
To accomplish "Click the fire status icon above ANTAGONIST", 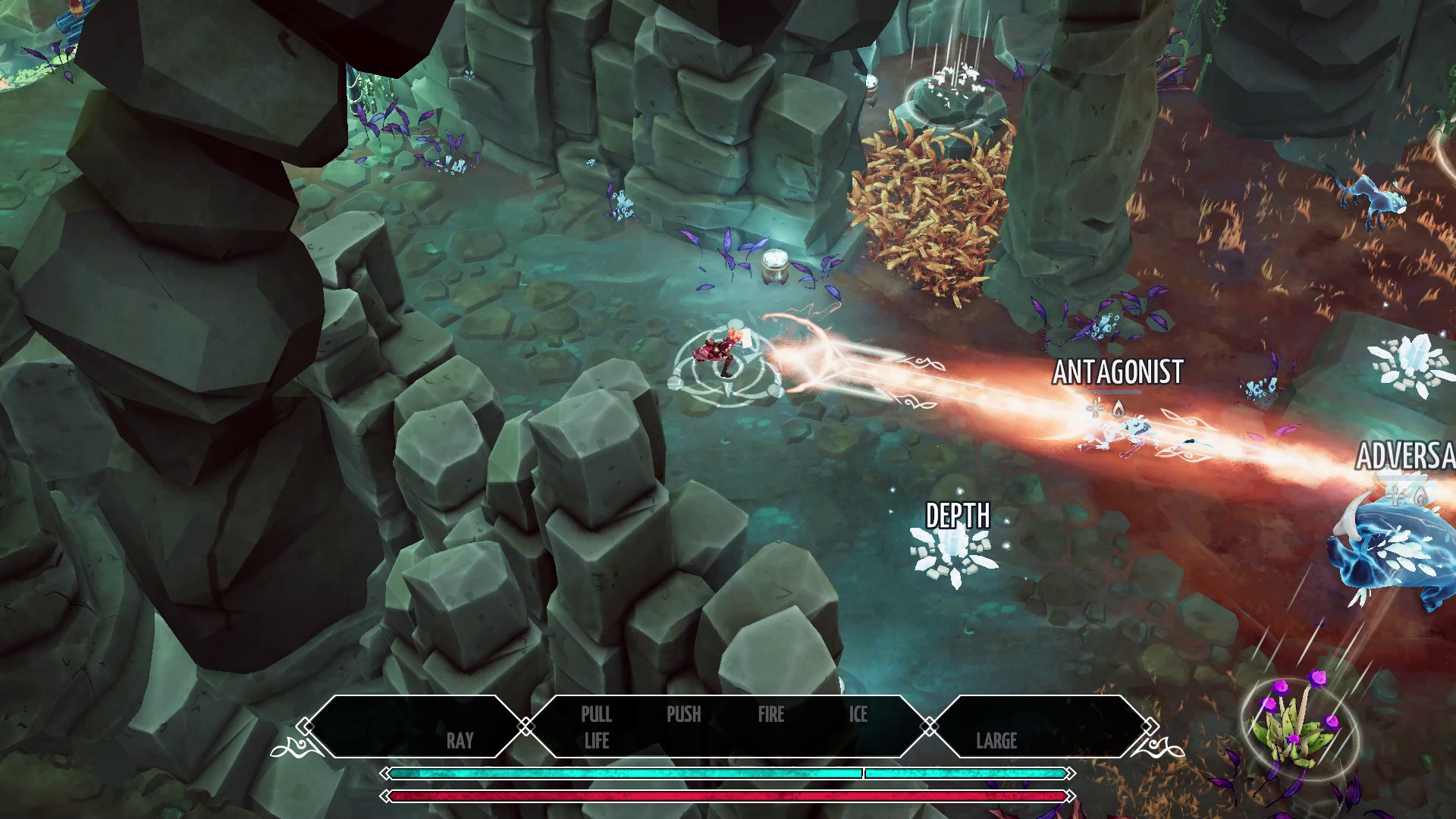I will click(1119, 408).
